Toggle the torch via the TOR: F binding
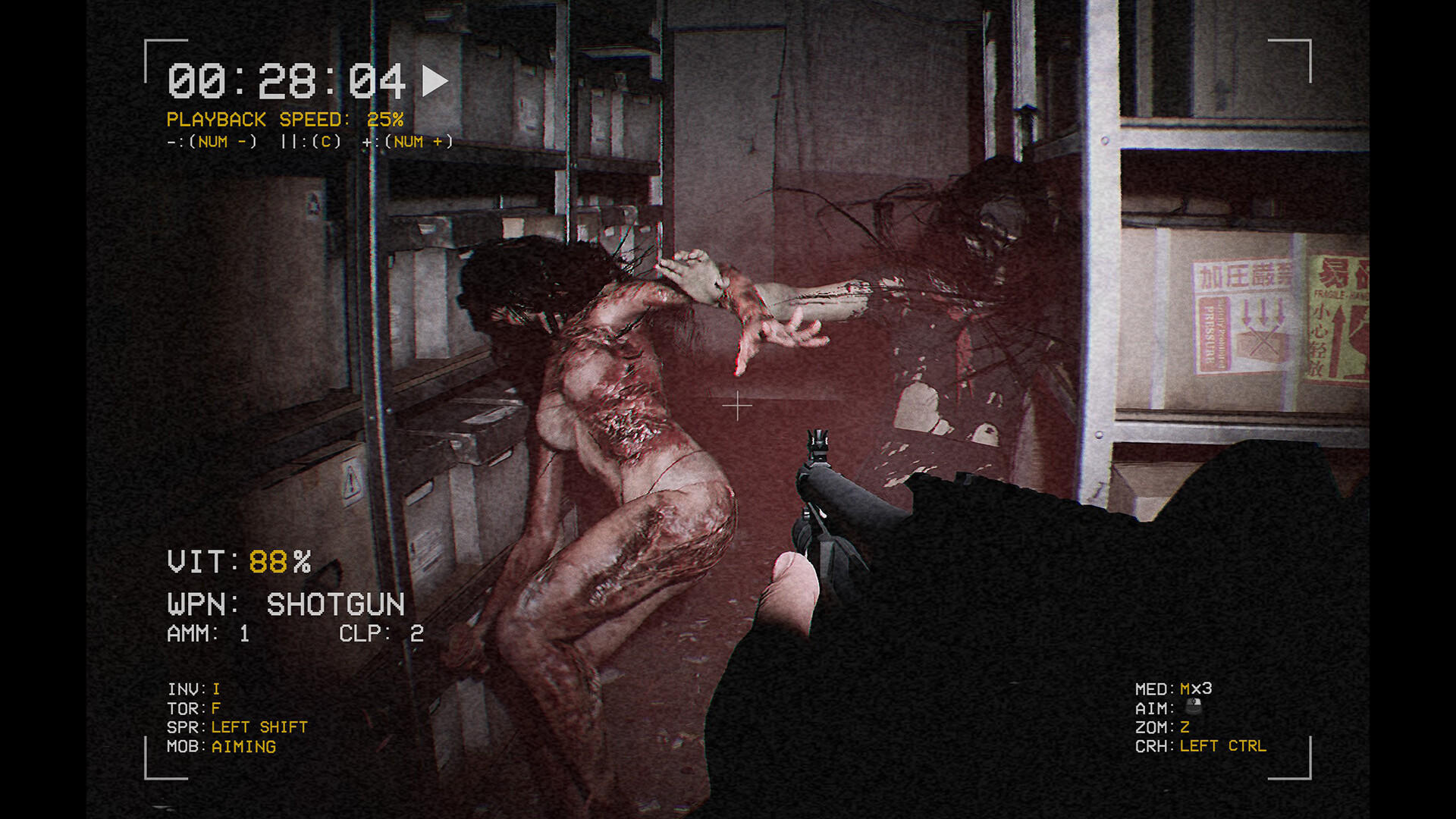The image size is (1456, 819). click(x=193, y=708)
